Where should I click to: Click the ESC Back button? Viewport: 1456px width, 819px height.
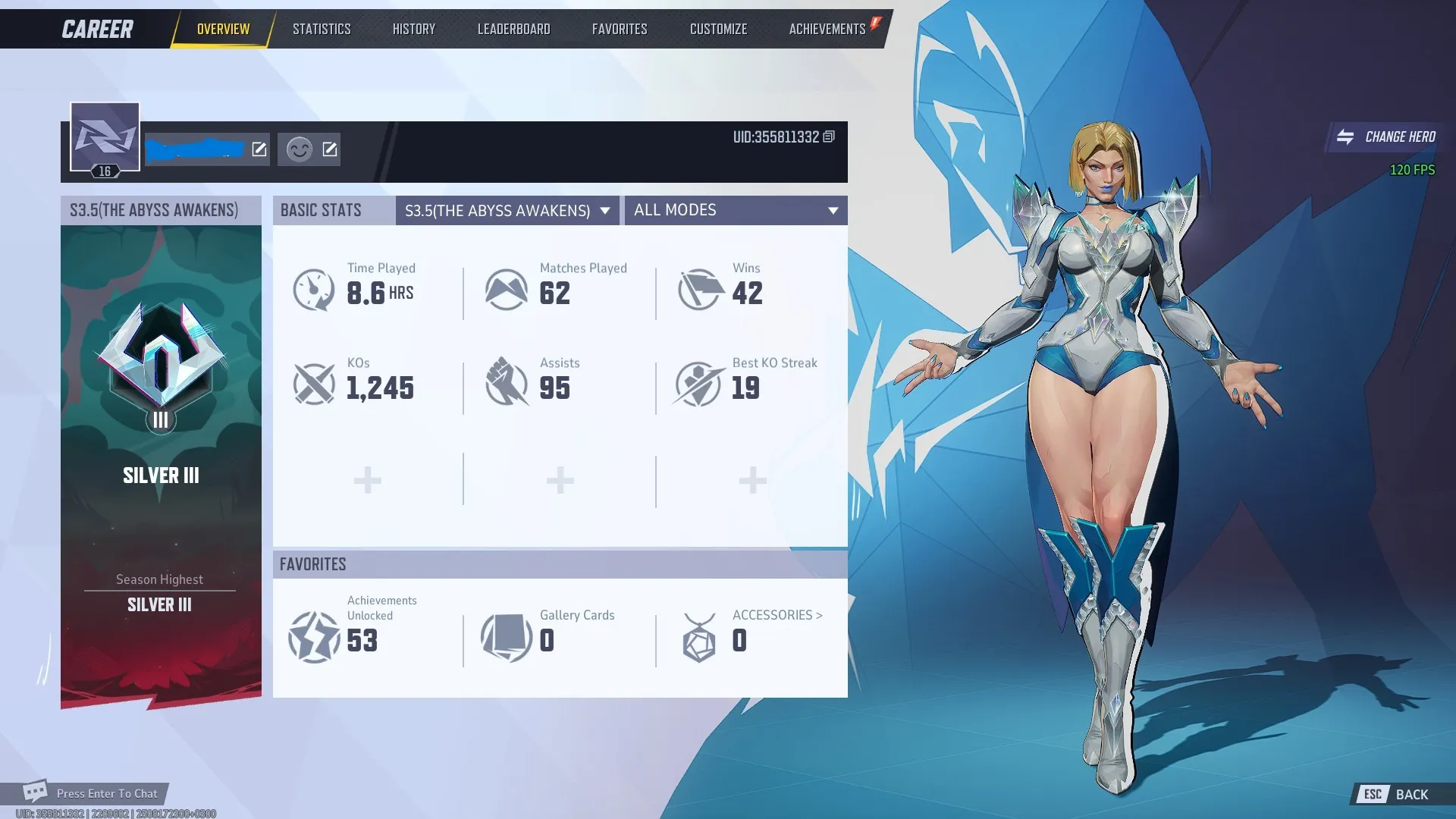1393,794
